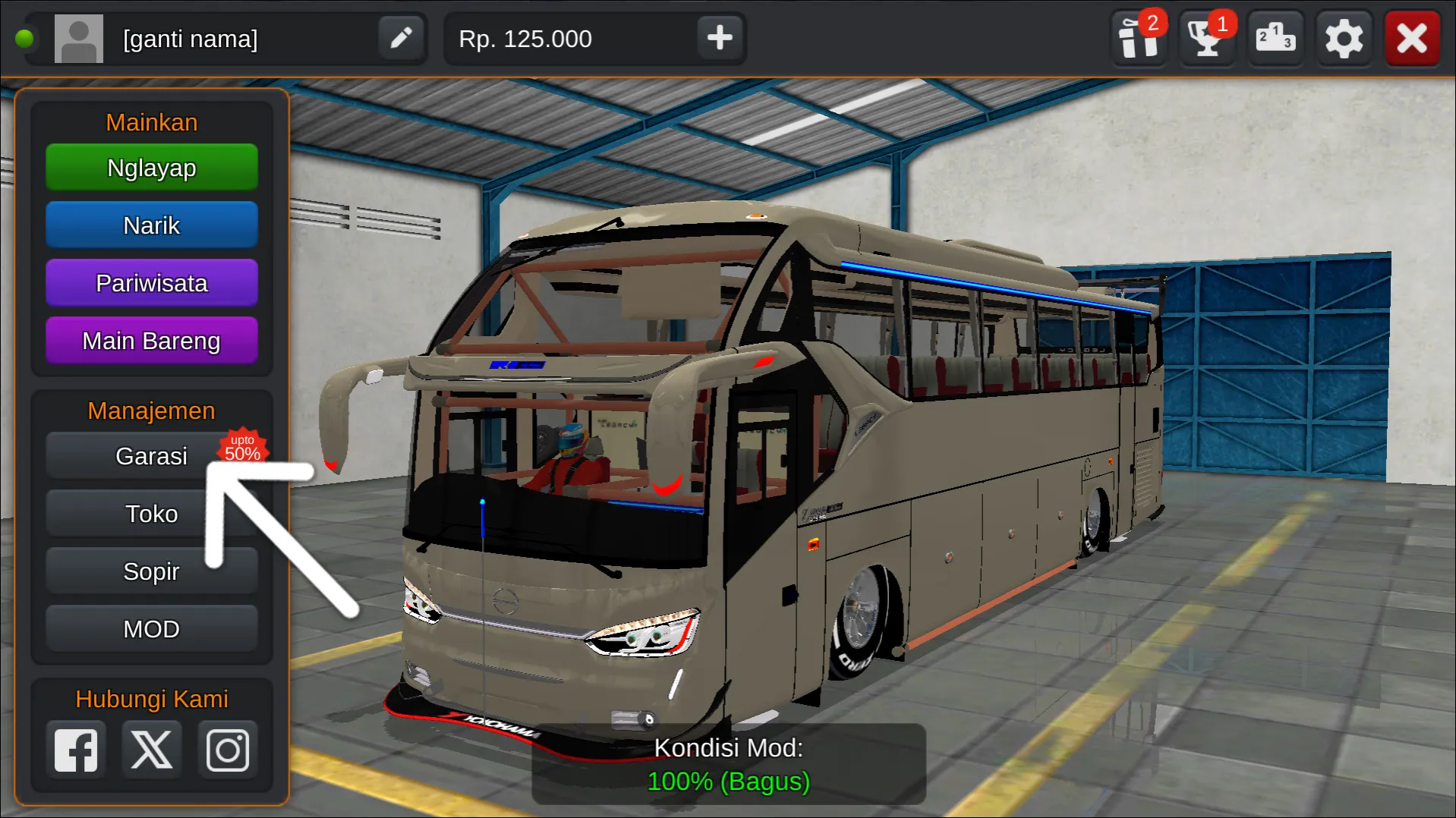The image size is (1456, 818).
Task: Enter the Toko shop
Action: coord(151,513)
